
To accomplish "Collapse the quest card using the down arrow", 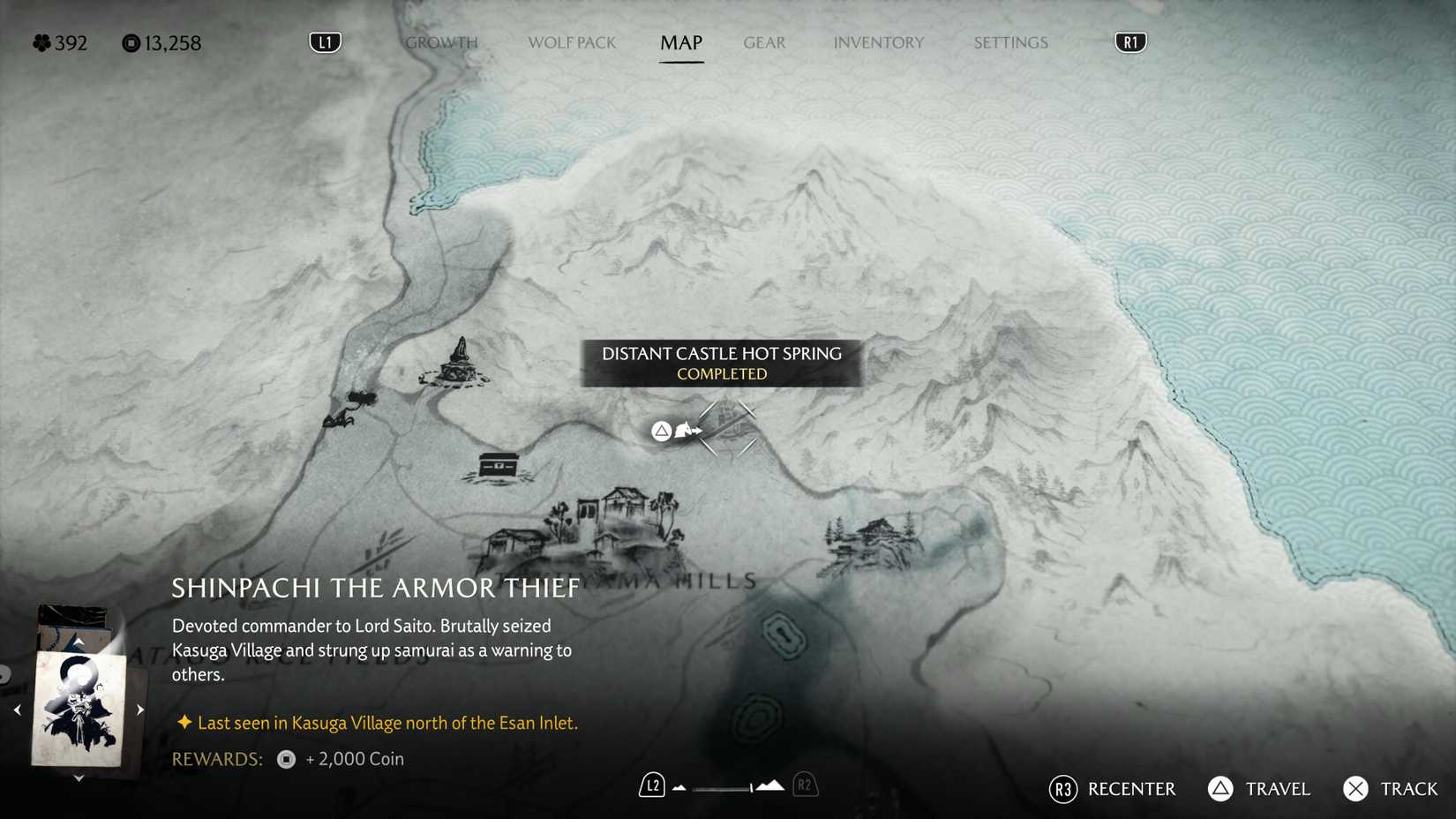I will click(x=79, y=778).
